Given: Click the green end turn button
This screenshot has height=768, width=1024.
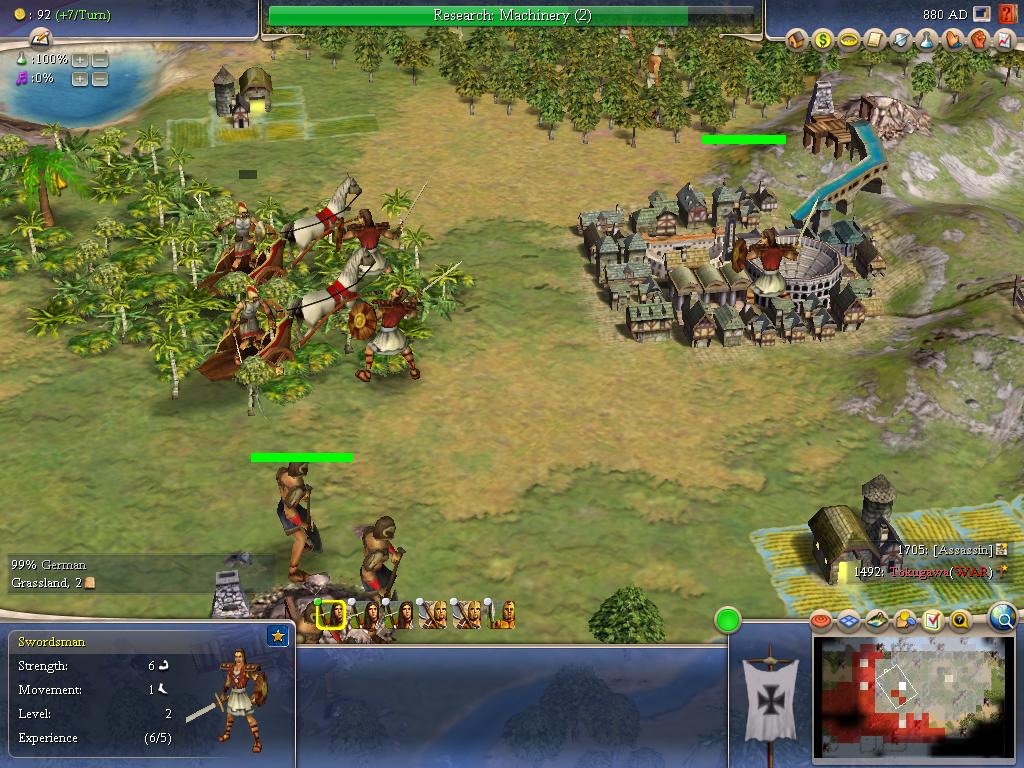Looking at the screenshot, I should [x=728, y=621].
